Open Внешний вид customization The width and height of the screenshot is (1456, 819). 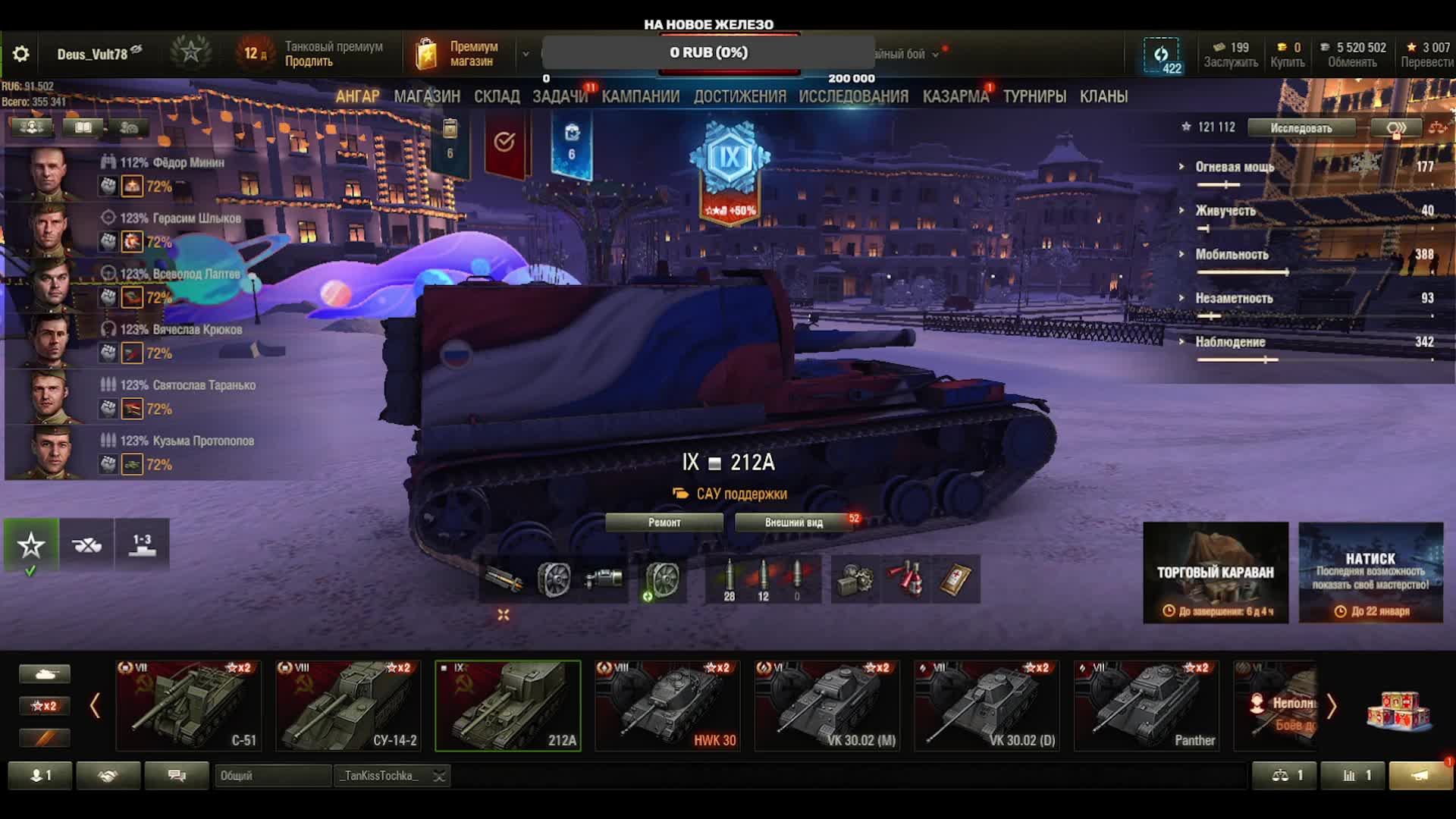[793, 522]
